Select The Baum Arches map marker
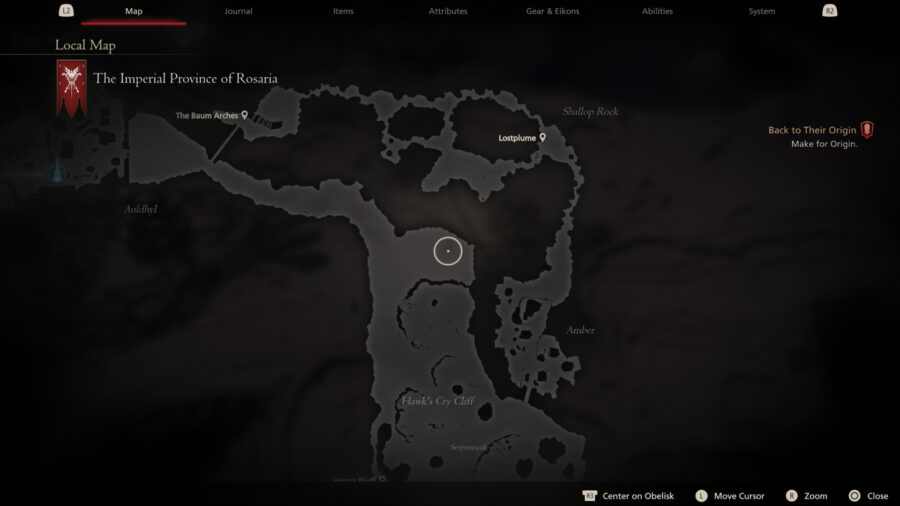Image resolution: width=900 pixels, height=506 pixels. (x=244, y=115)
